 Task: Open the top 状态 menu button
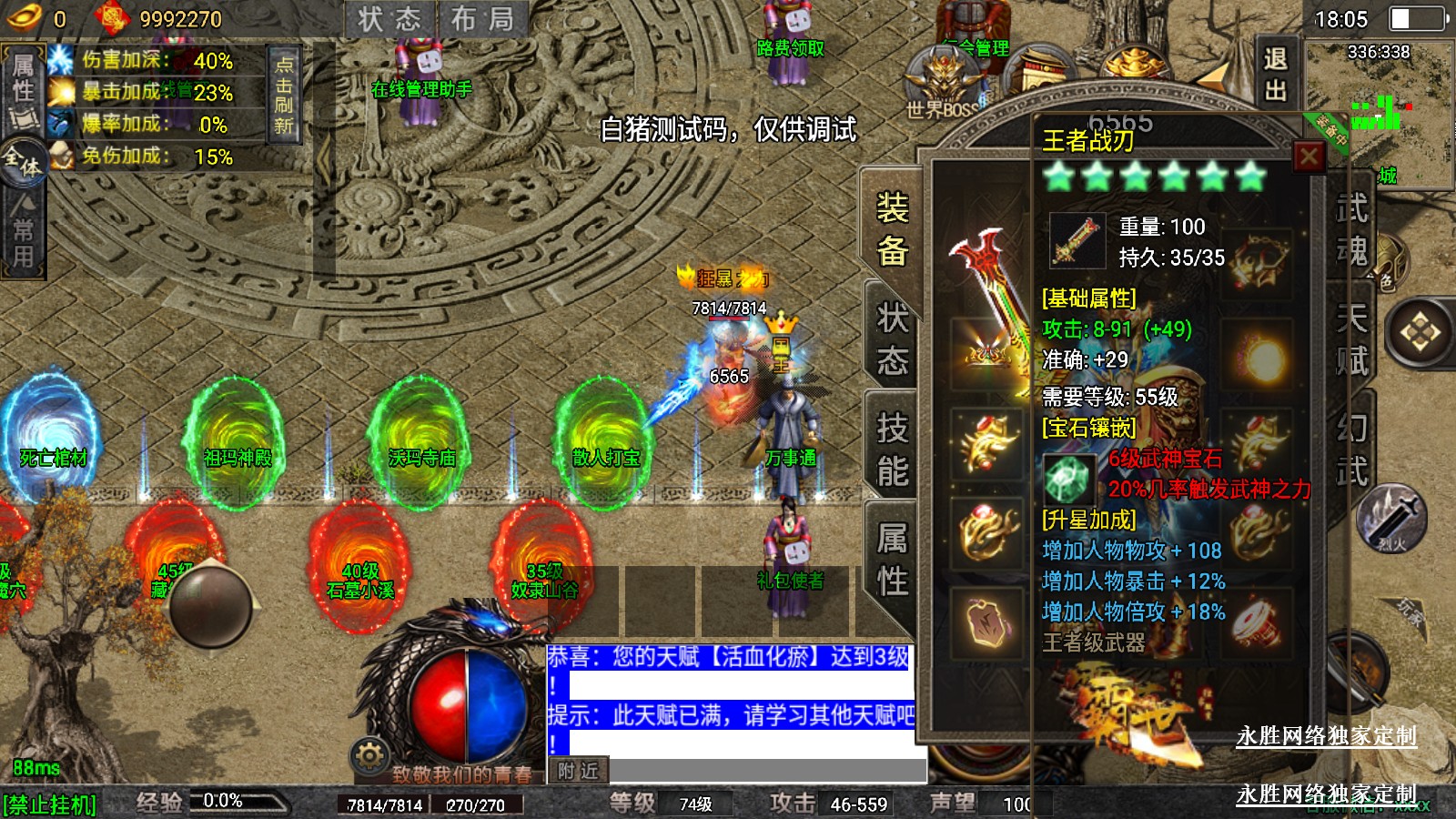pyautogui.click(x=389, y=19)
